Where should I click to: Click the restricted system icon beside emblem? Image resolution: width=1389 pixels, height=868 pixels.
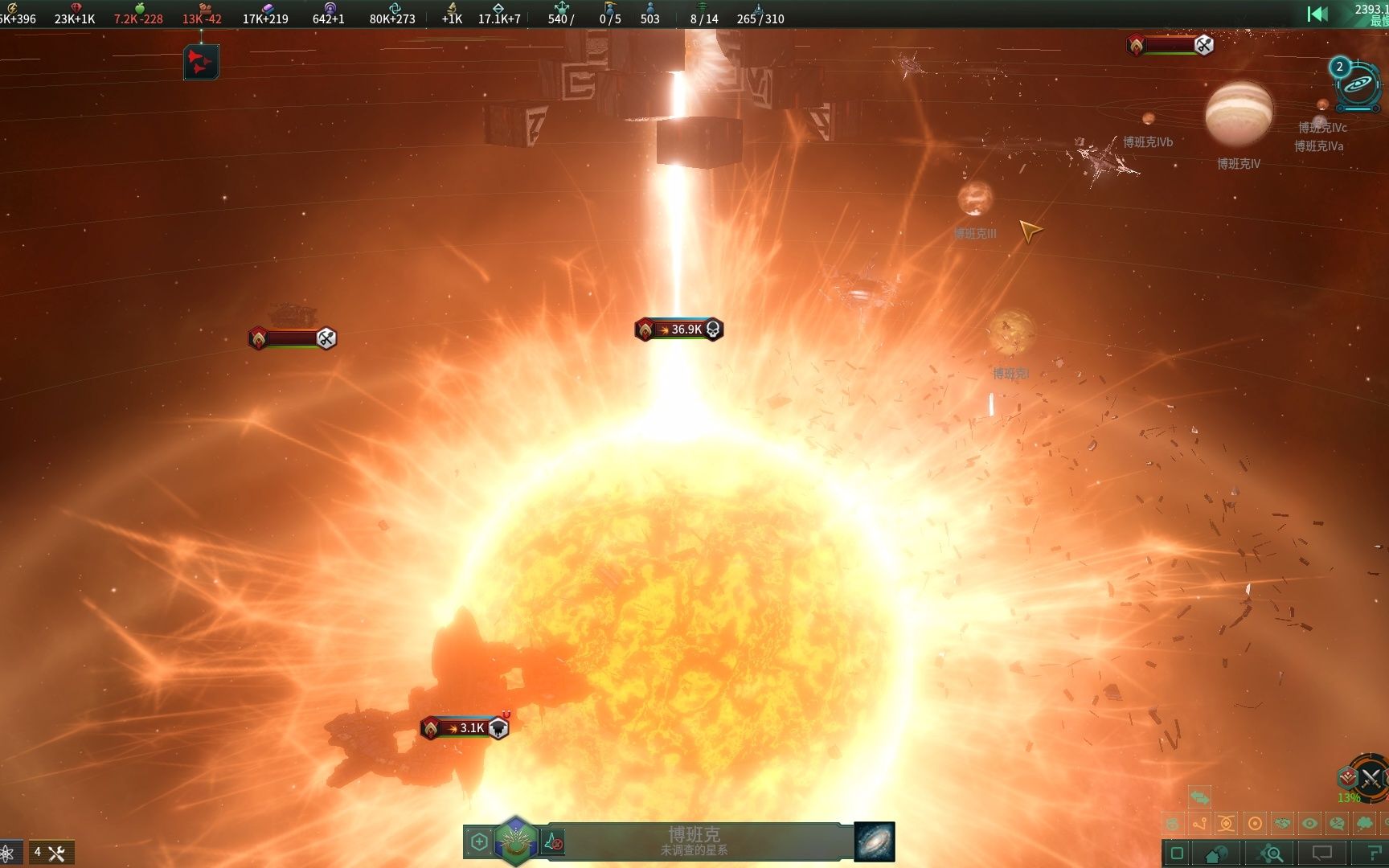click(x=554, y=841)
